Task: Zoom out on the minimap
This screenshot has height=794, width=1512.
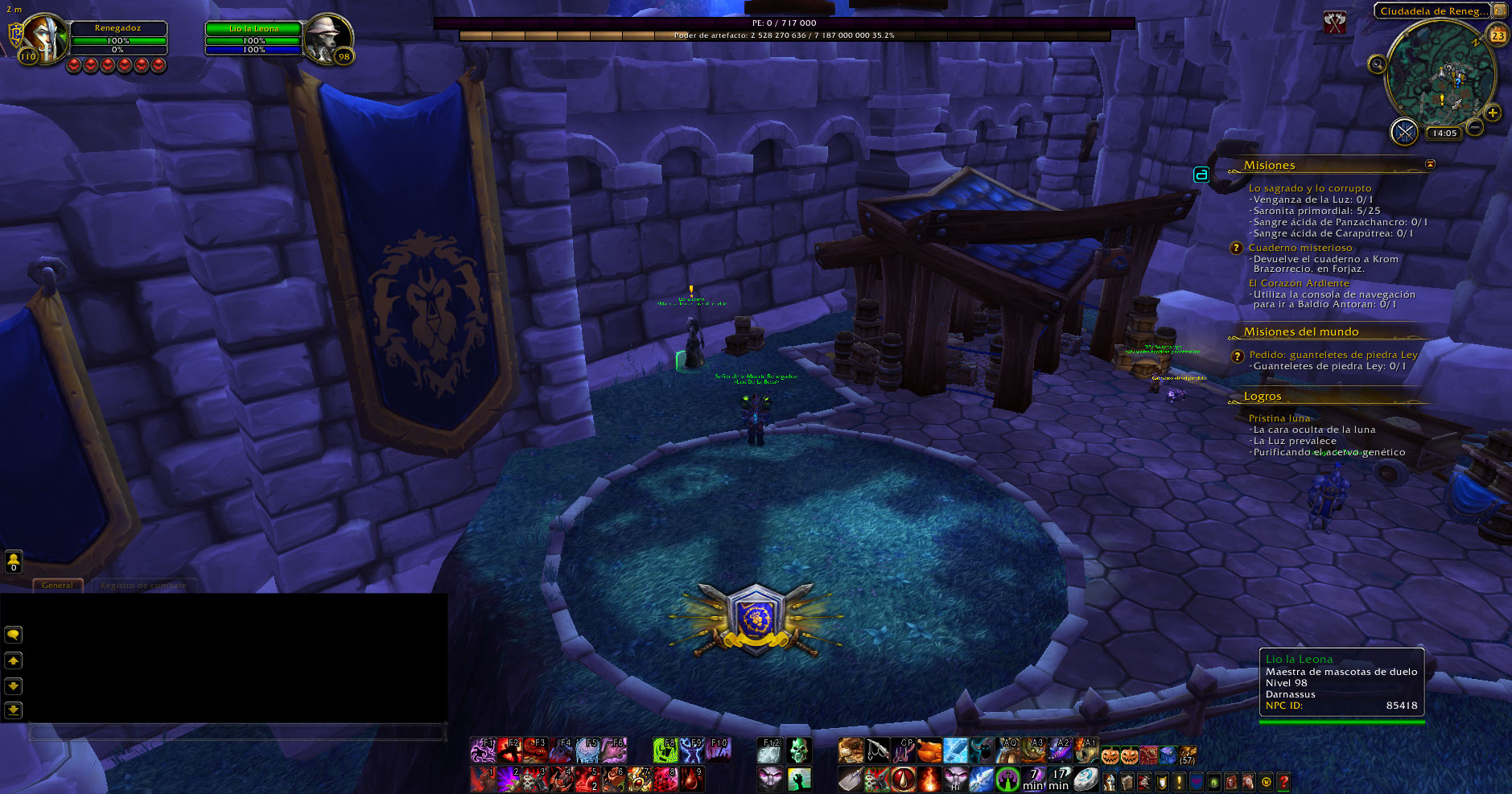Action: pyautogui.click(x=1475, y=127)
